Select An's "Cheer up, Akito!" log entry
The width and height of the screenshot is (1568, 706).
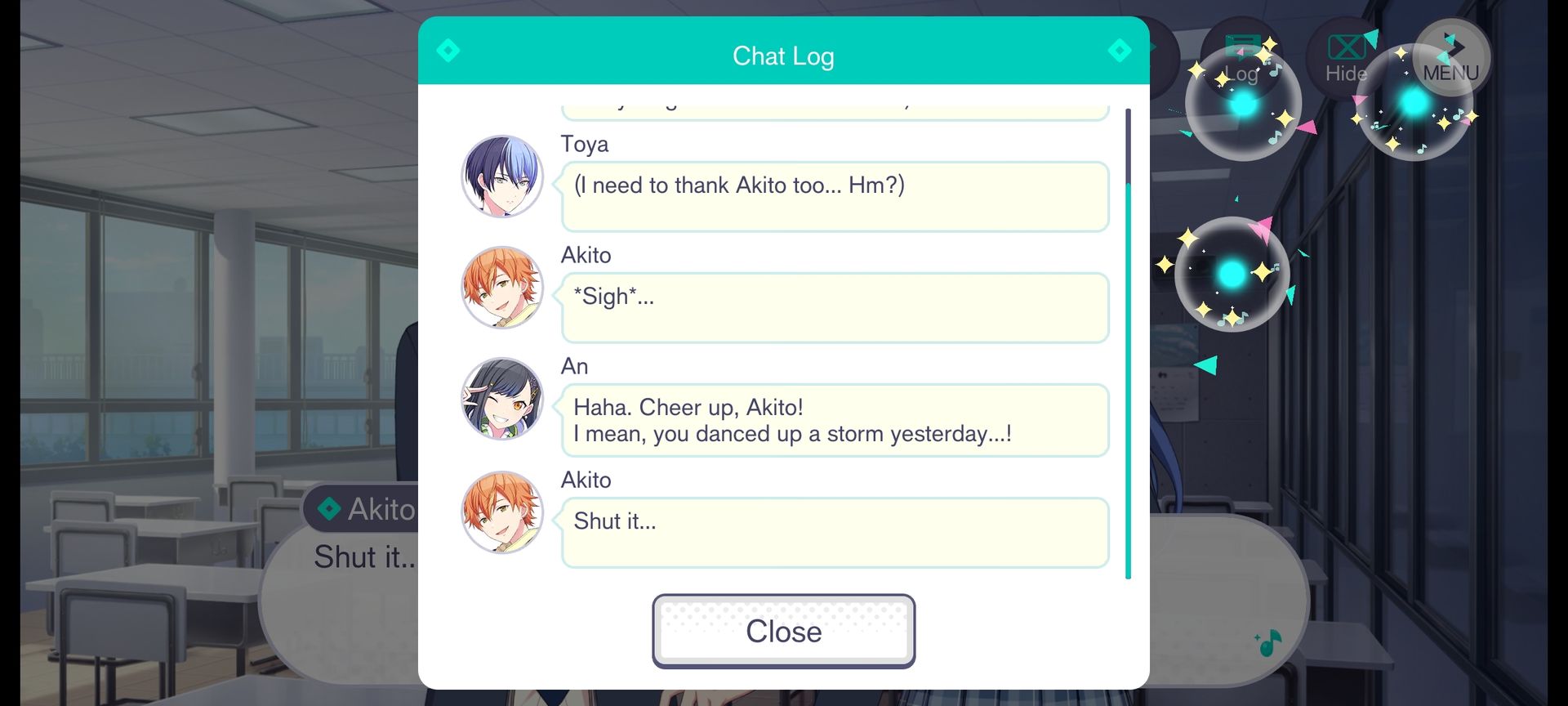834,420
